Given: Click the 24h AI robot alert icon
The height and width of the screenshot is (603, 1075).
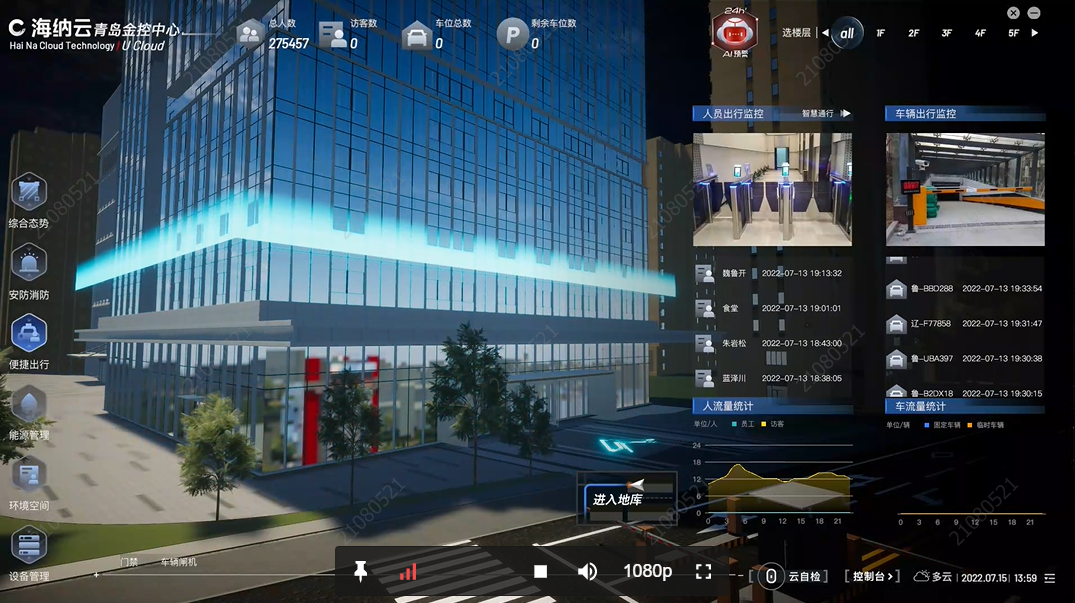Looking at the screenshot, I should (734, 32).
